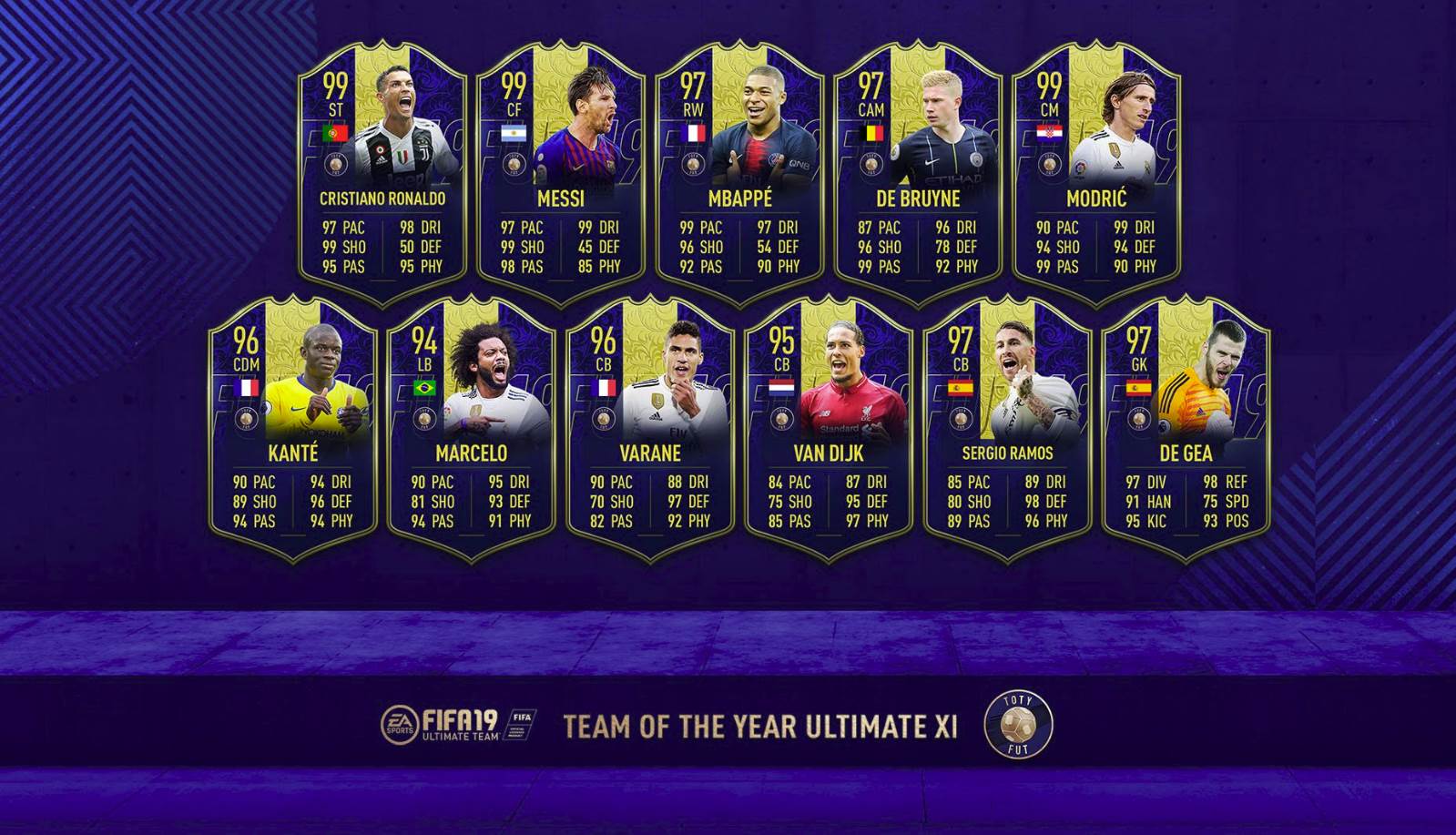1456x835 pixels.
Task: Choose the Messi 99 CF card
Action: [x=561, y=173]
